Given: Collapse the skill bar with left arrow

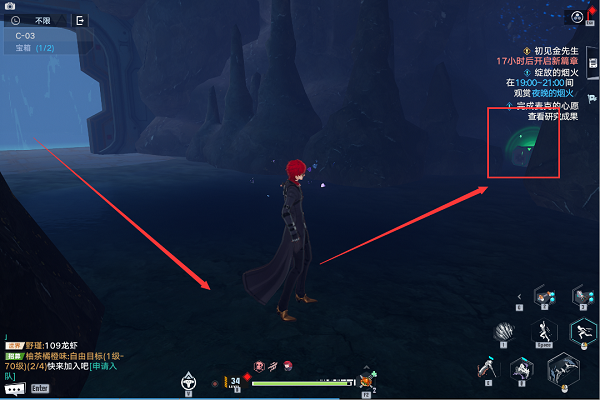Looking at the screenshot, I should pyautogui.click(x=519, y=296).
